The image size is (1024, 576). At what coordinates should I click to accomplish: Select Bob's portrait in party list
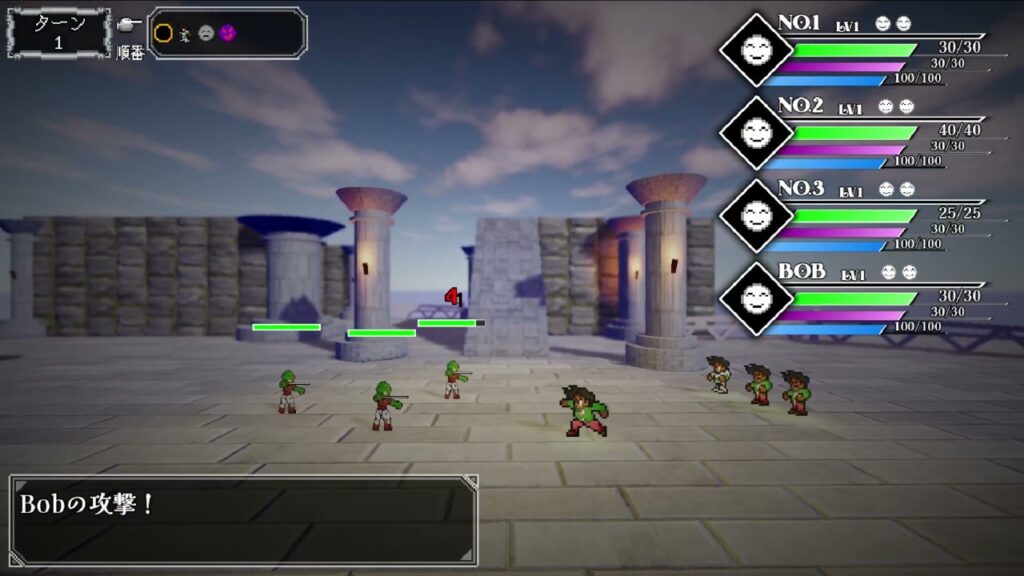coord(756,298)
